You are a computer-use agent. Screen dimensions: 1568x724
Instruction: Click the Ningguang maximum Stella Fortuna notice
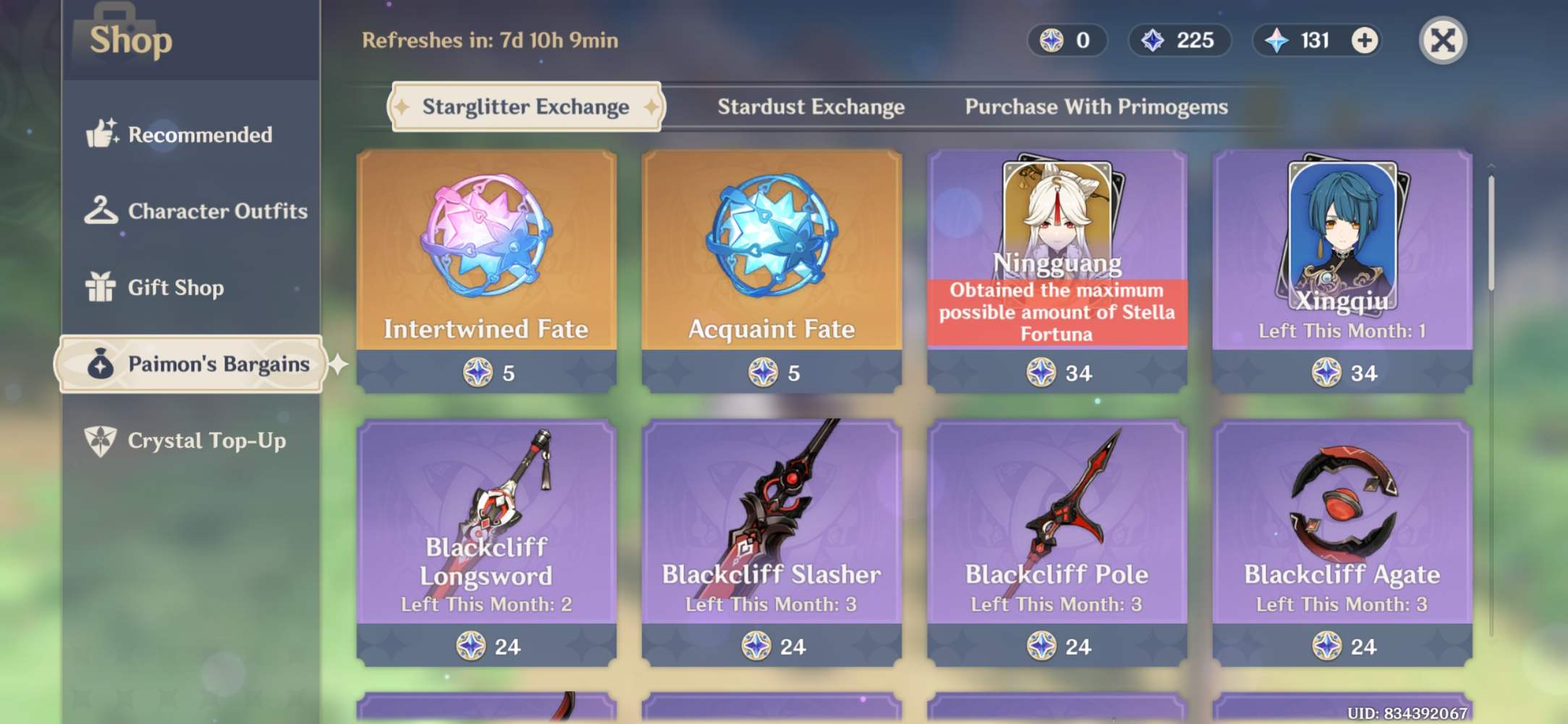click(1056, 312)
